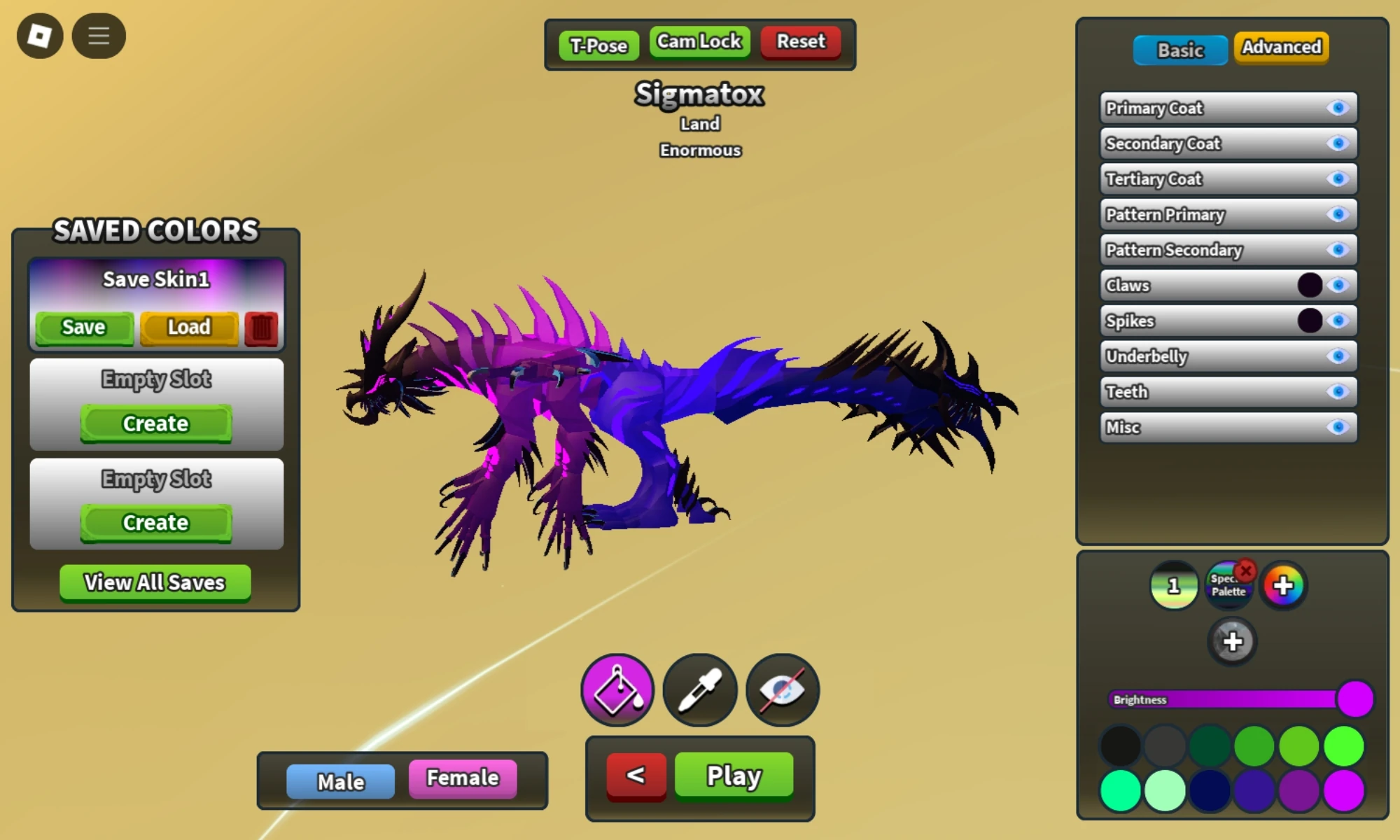Click View All Saves
This screenshot has width=1400, height=840.
pos(155,582)
